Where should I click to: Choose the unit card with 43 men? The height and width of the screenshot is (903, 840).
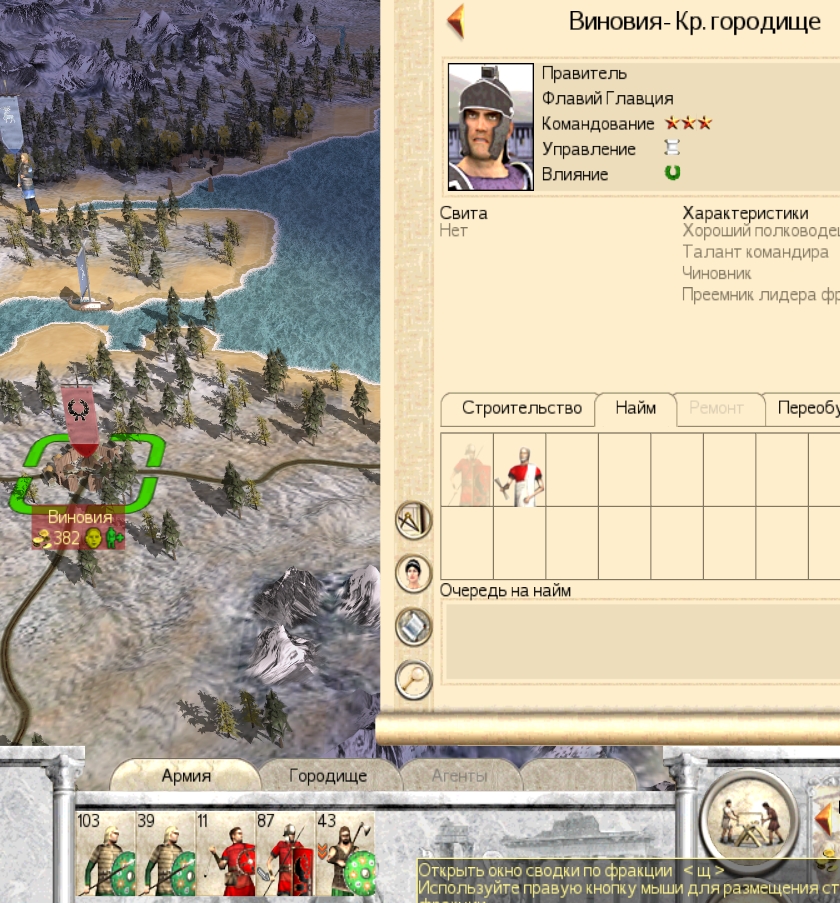point(346,853)
